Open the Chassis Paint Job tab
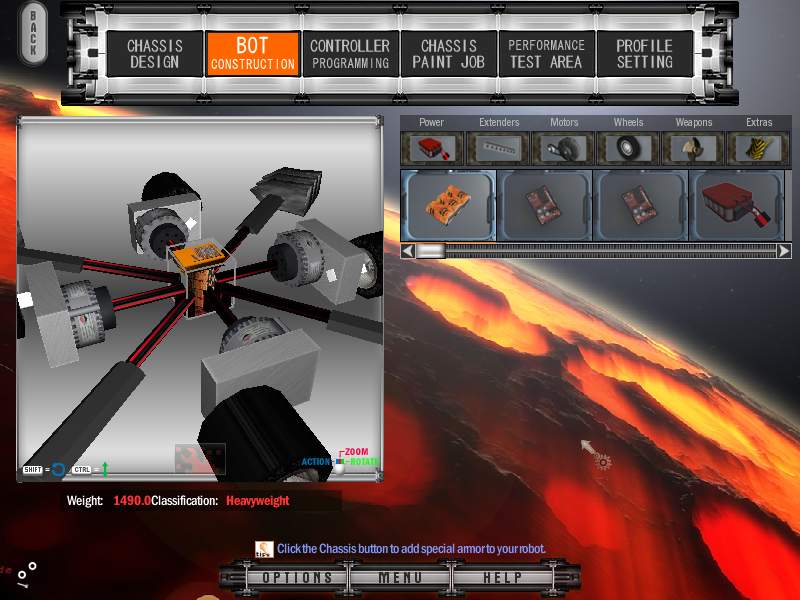Screen dimensions: 800x600 (x=448, y=54)
